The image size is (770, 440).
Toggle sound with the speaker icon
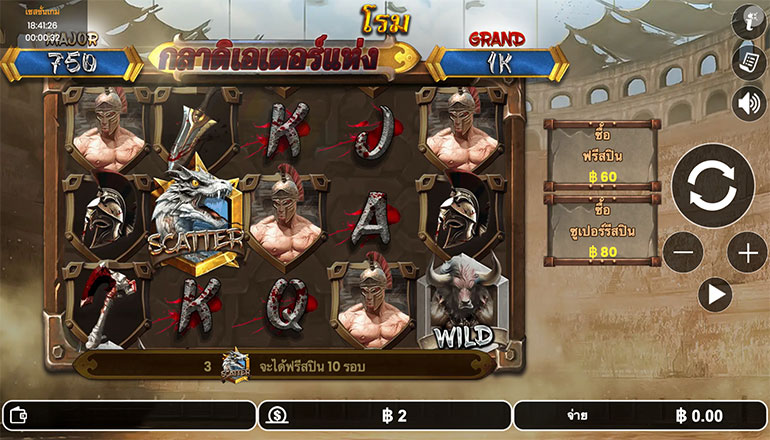point(748,103)
